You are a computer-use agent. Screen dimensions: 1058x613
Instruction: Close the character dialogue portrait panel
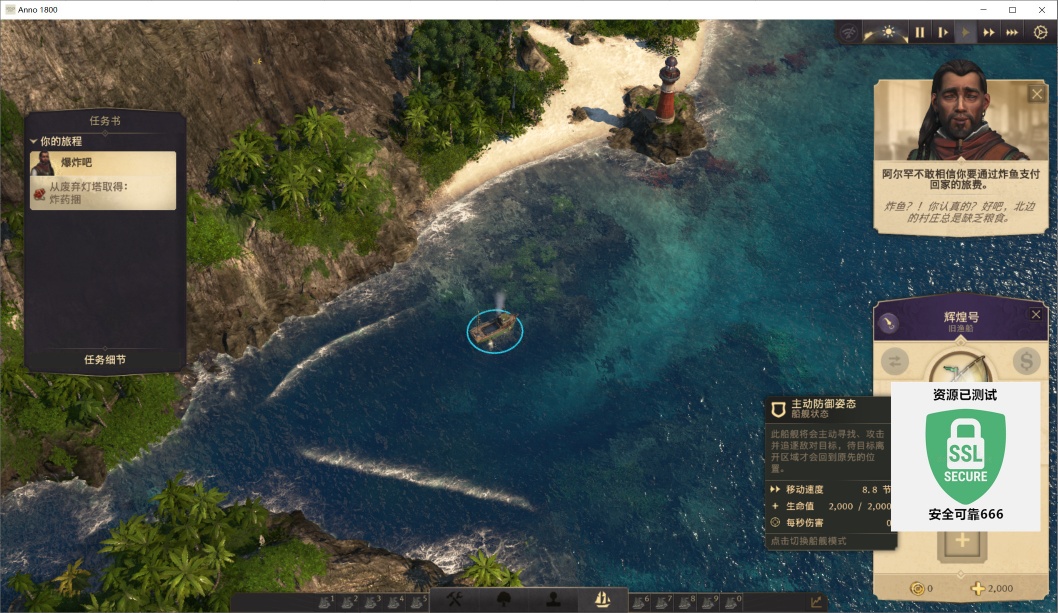[1036, 93]
